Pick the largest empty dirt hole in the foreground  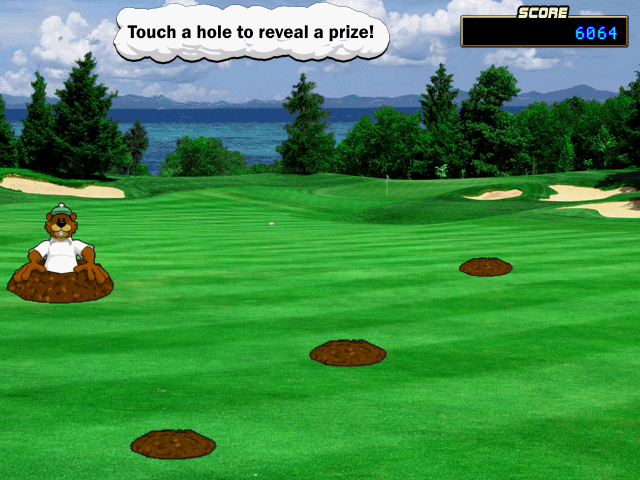point(173,444)
